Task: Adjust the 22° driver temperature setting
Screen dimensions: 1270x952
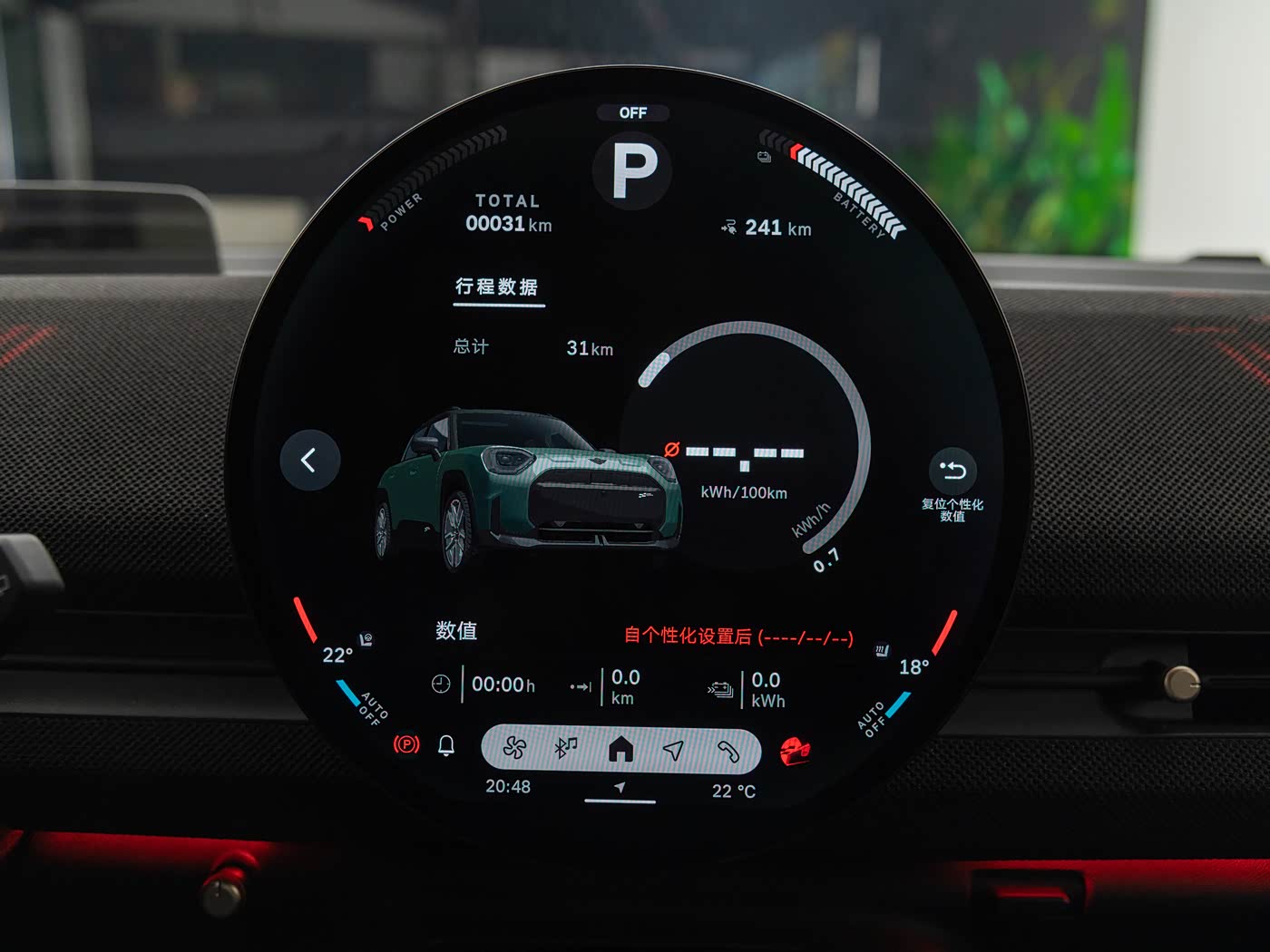Action: [x=337, y=655]
